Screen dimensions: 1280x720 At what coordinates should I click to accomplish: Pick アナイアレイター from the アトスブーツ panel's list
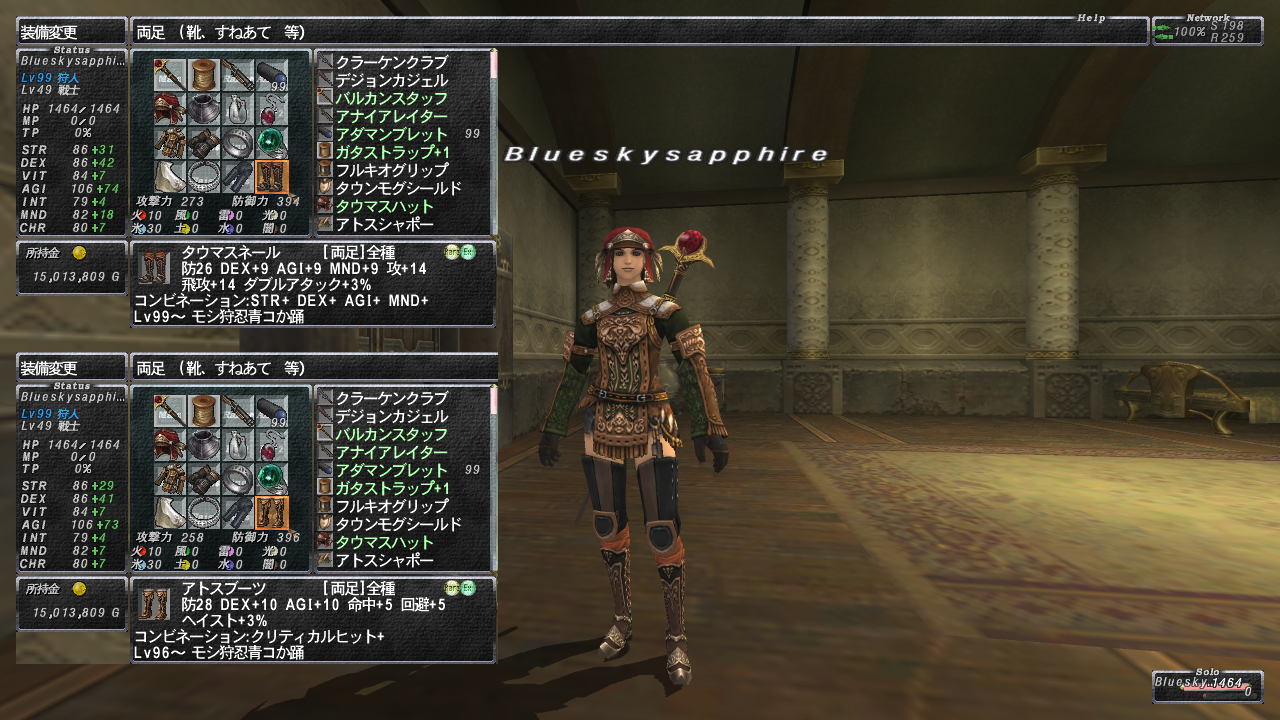(391, 452)
